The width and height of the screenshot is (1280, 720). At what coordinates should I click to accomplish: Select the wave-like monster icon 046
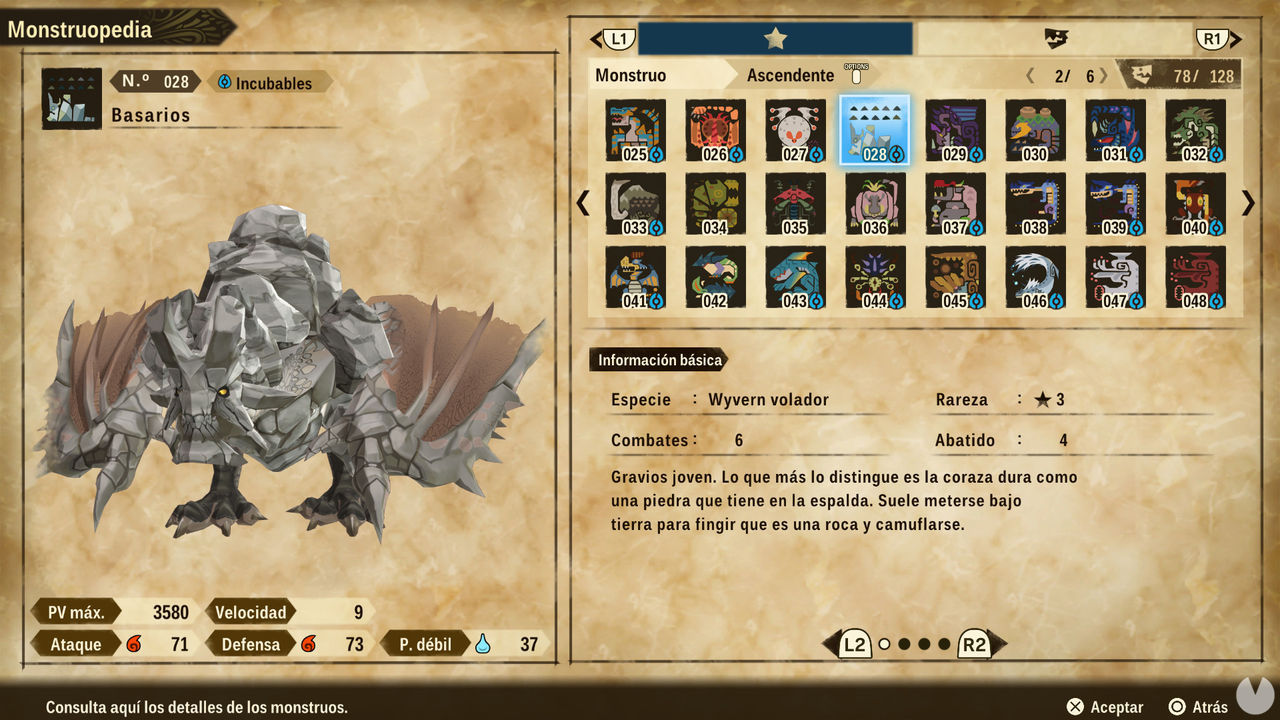pos(1036,276)
